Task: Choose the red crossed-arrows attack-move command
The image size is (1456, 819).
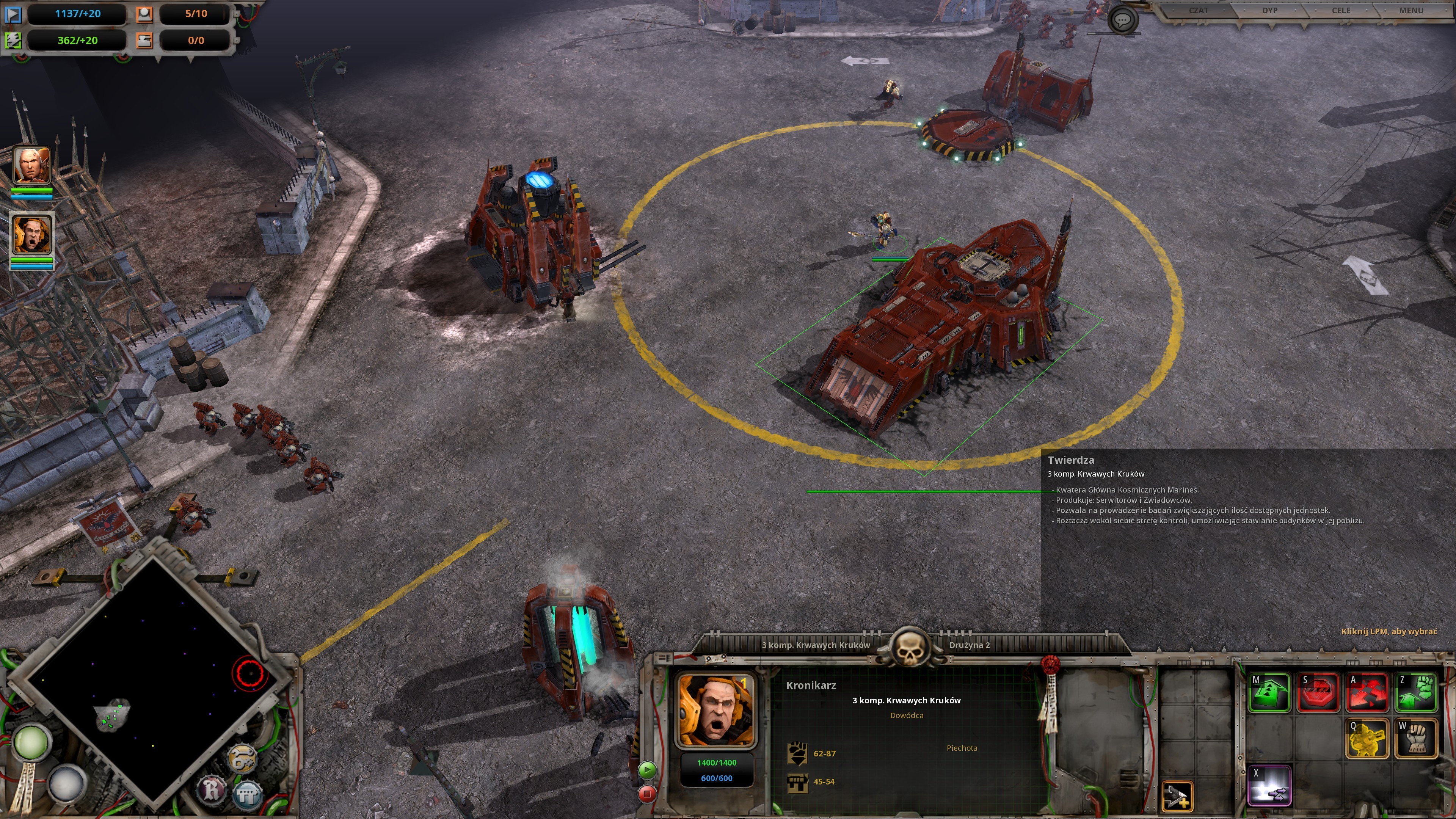Action: pos(1367,692)
